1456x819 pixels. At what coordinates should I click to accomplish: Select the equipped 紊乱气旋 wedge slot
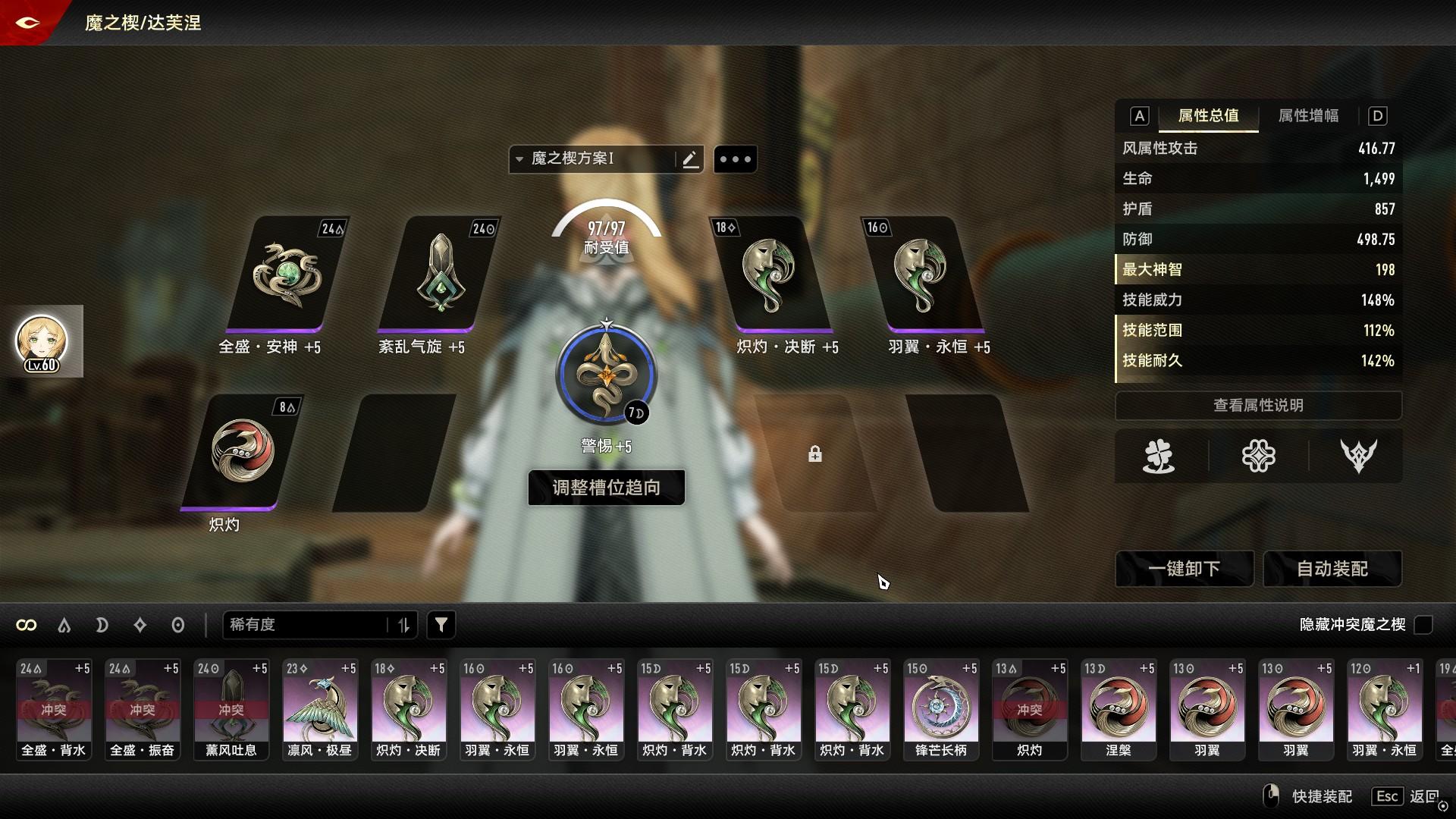click(x=440, y=275)
